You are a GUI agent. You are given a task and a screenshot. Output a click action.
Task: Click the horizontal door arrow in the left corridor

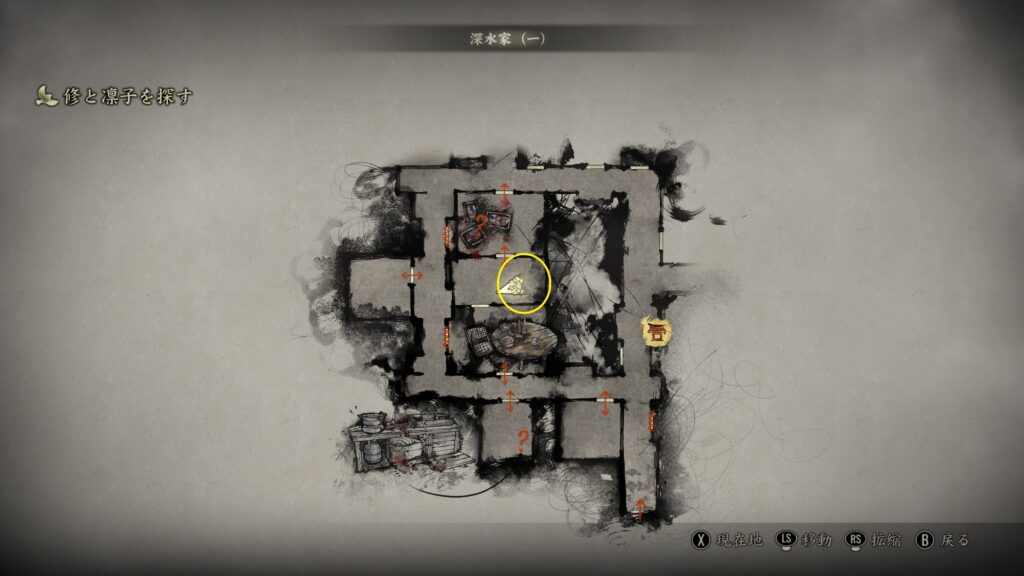coord(412,275)
